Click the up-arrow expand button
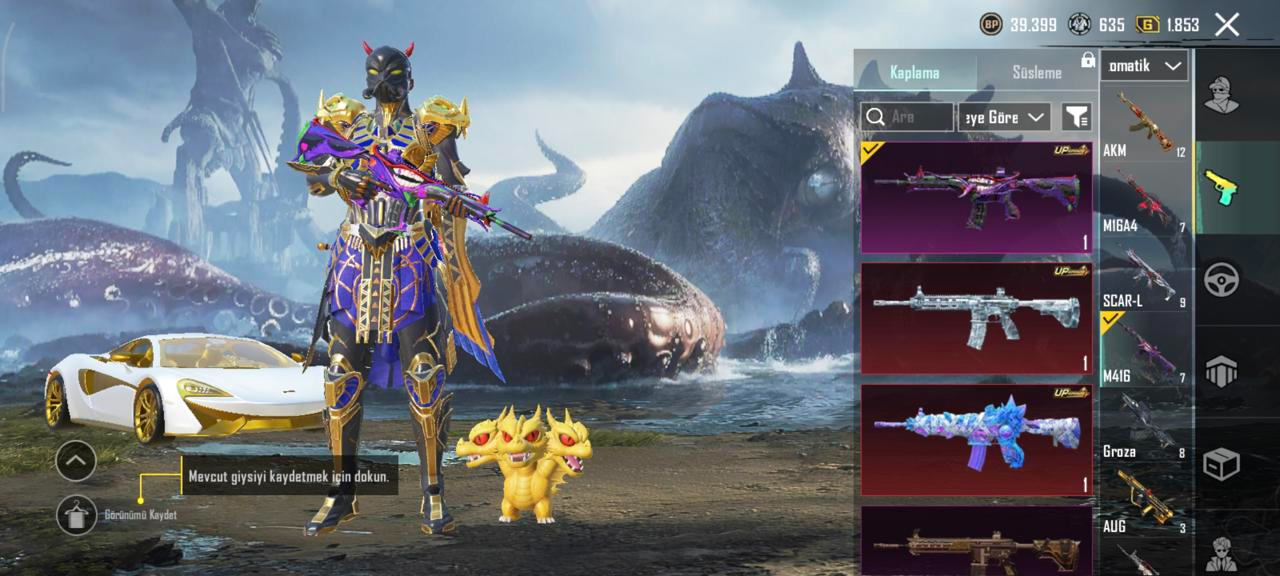Viewport: 1280px width, 576px height. 76,461
